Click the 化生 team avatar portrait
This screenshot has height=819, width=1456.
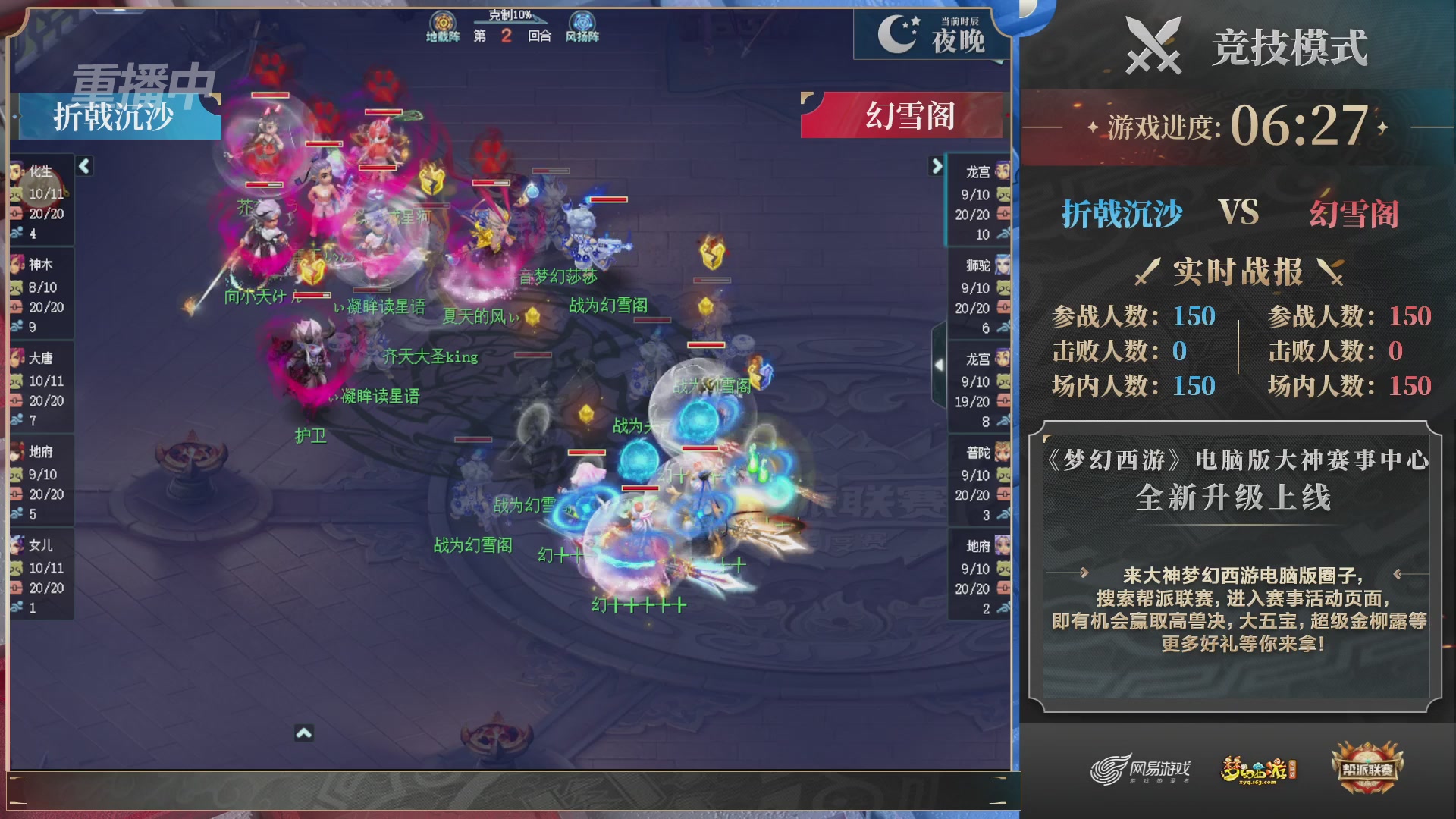pyautogui.click(x=17, y=173)
